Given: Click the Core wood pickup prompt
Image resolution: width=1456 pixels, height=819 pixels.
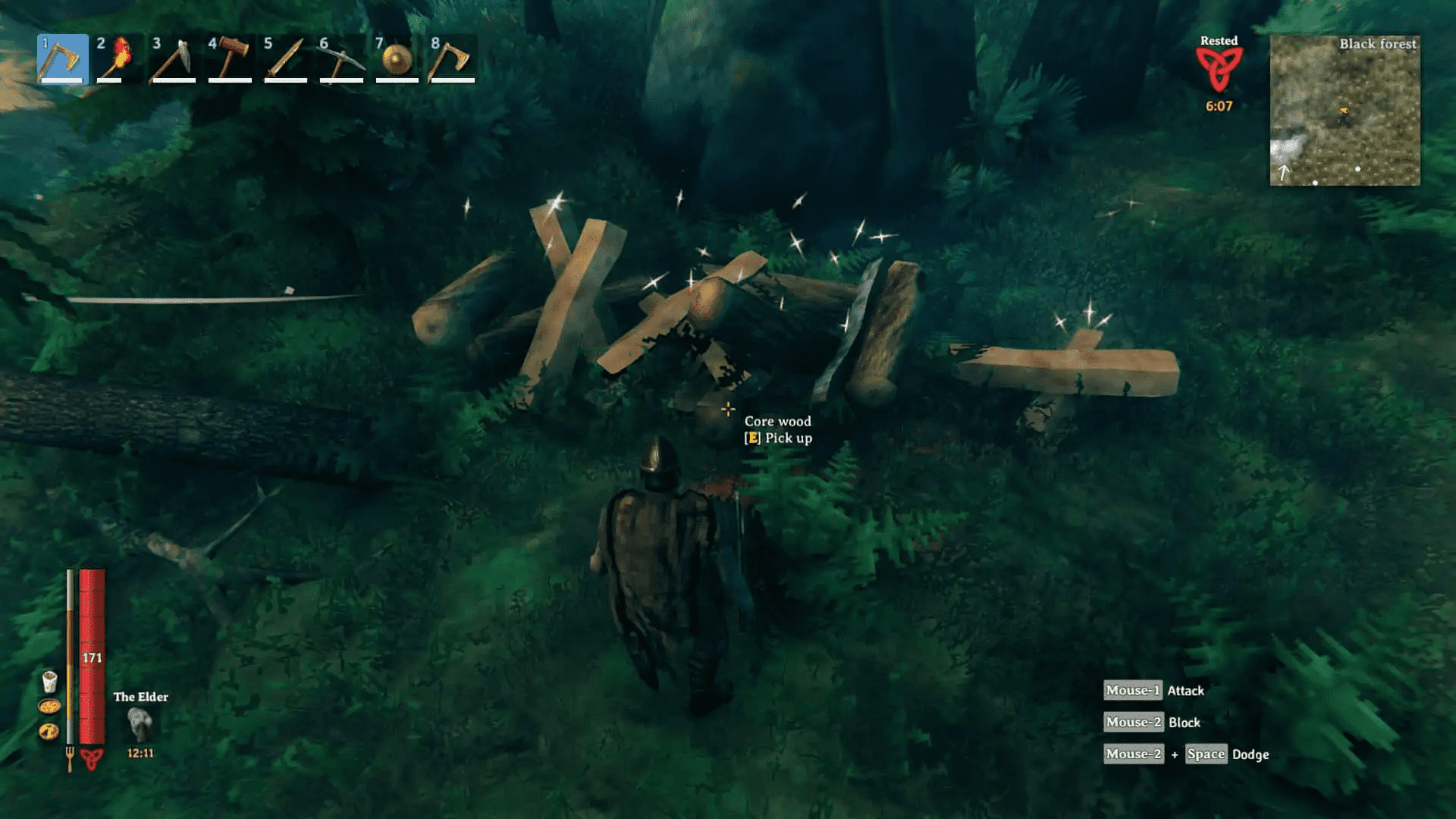Looking at the screenshot, I should (x=778, y=429).
